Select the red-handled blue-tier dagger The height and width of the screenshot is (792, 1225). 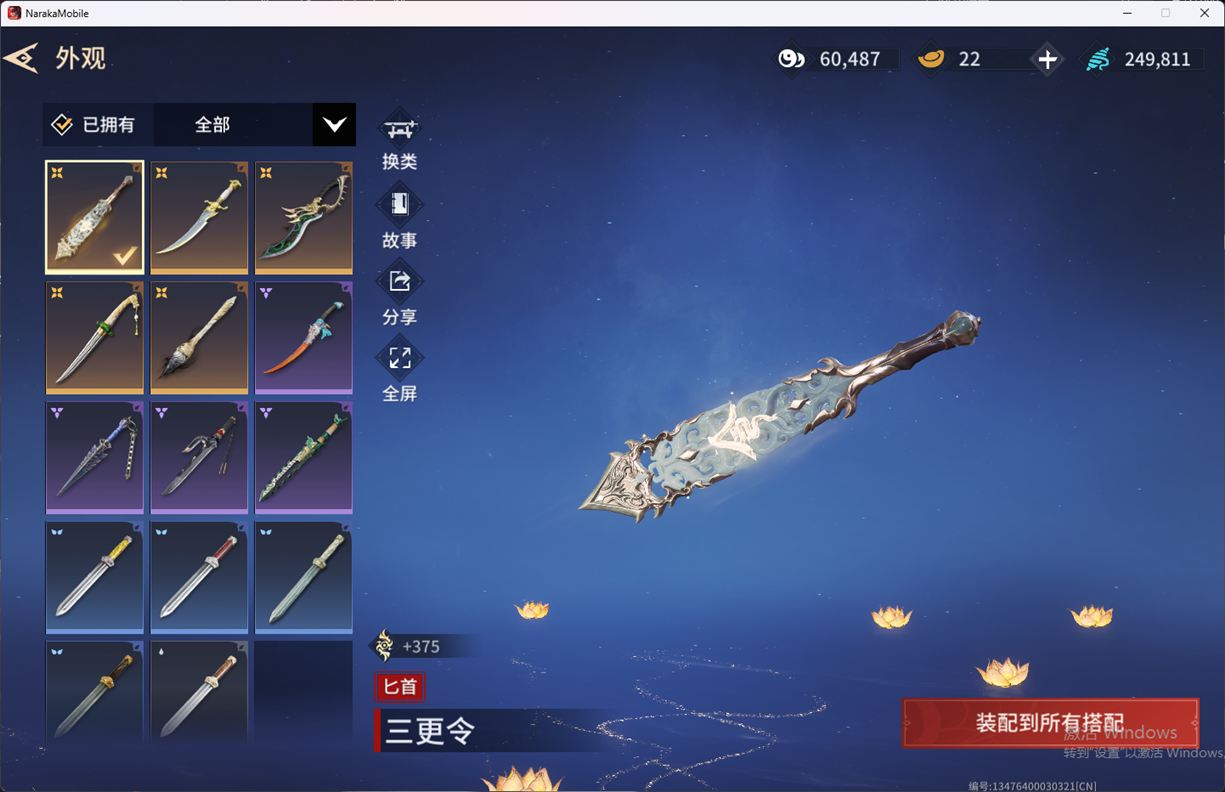pos(199,577)
